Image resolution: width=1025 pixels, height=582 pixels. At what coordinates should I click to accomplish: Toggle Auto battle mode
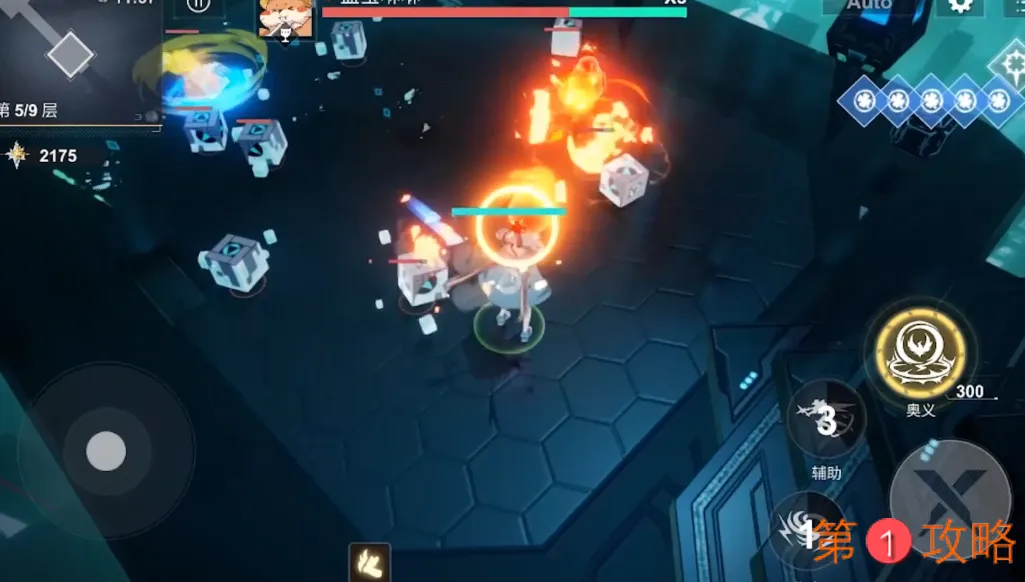tap(868, 5)
